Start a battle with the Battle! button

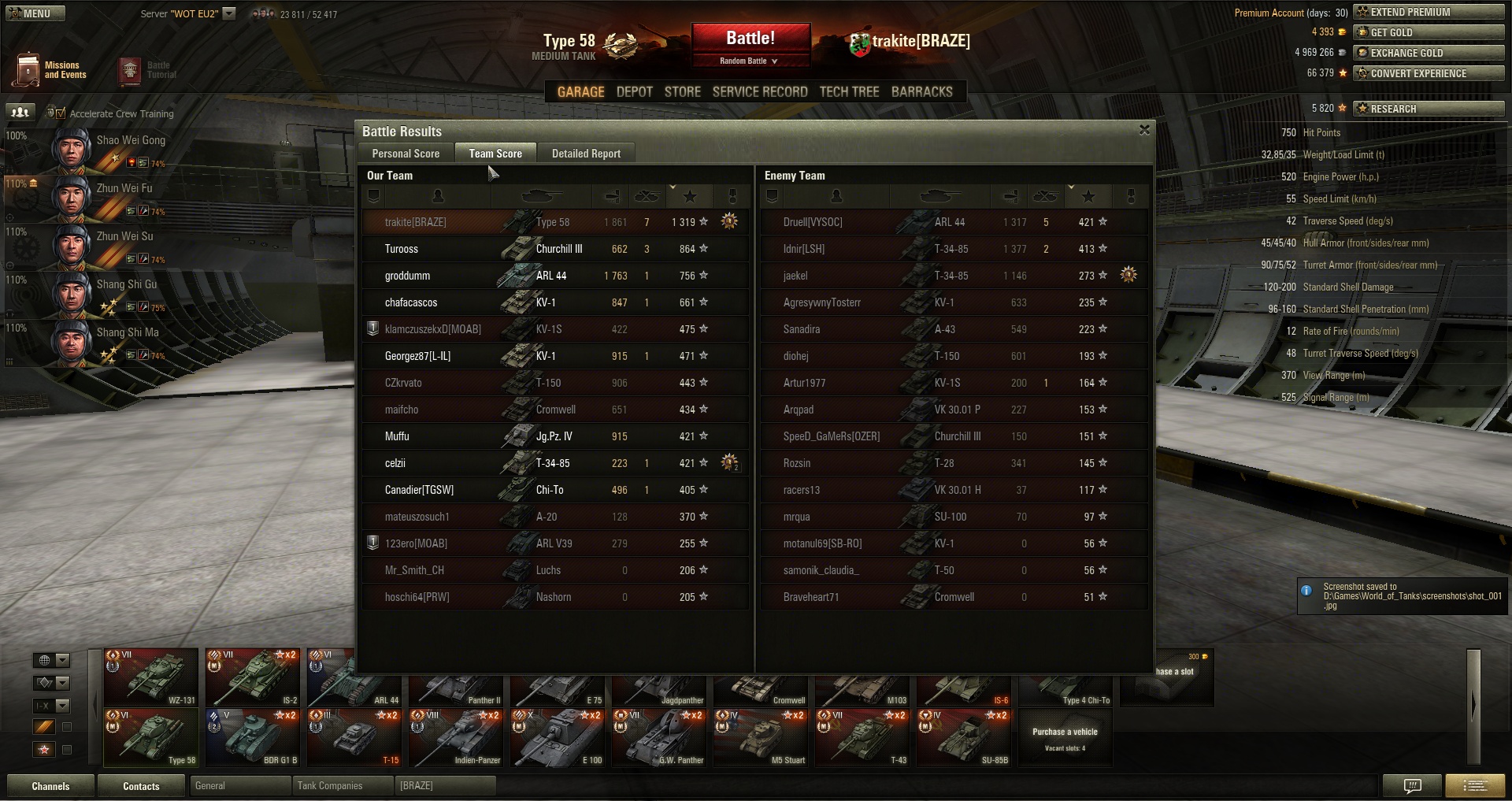(x=750, y=39)
